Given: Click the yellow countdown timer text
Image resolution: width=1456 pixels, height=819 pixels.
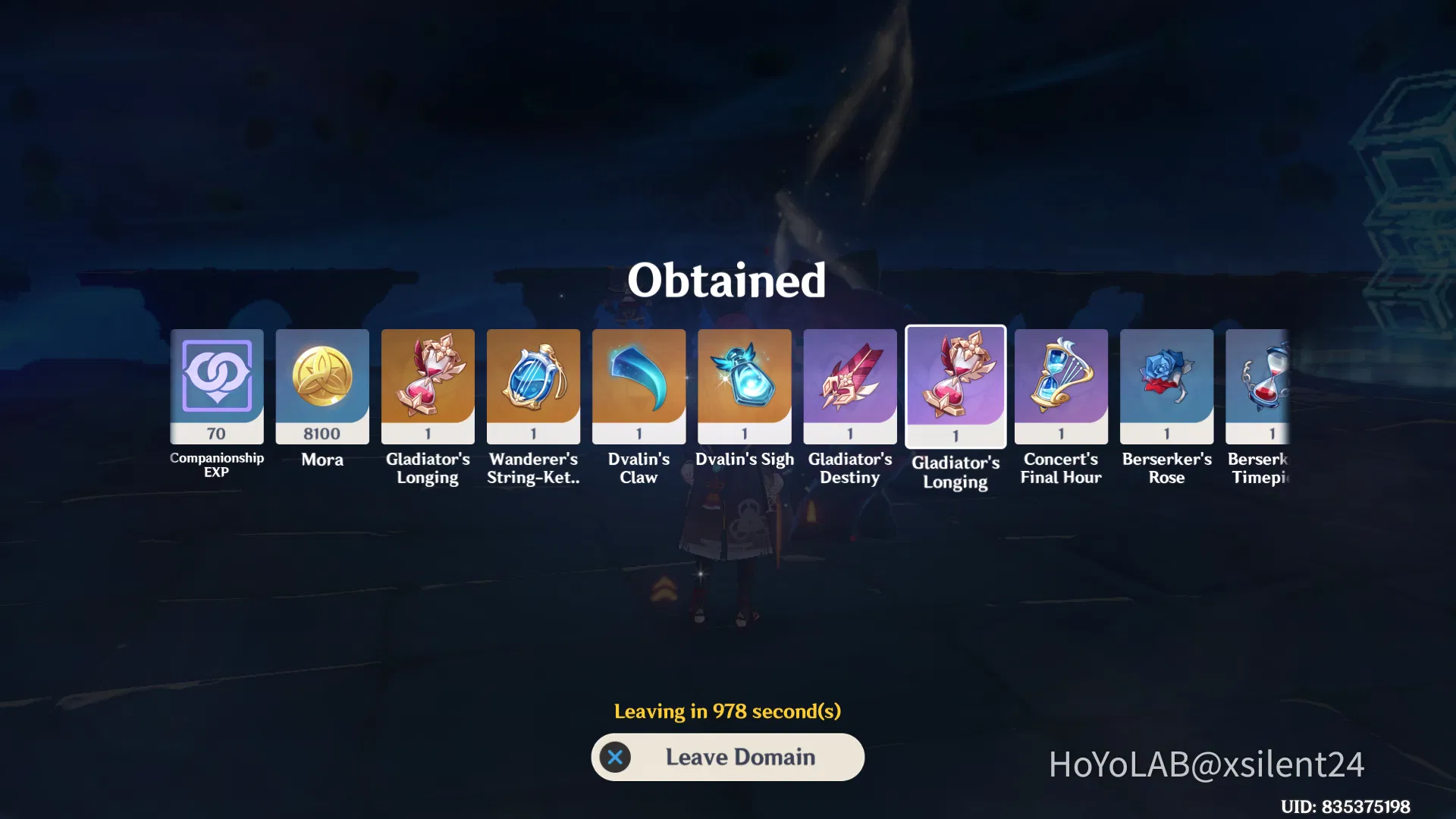Looking at the screenshot, I should click(727, 711).
